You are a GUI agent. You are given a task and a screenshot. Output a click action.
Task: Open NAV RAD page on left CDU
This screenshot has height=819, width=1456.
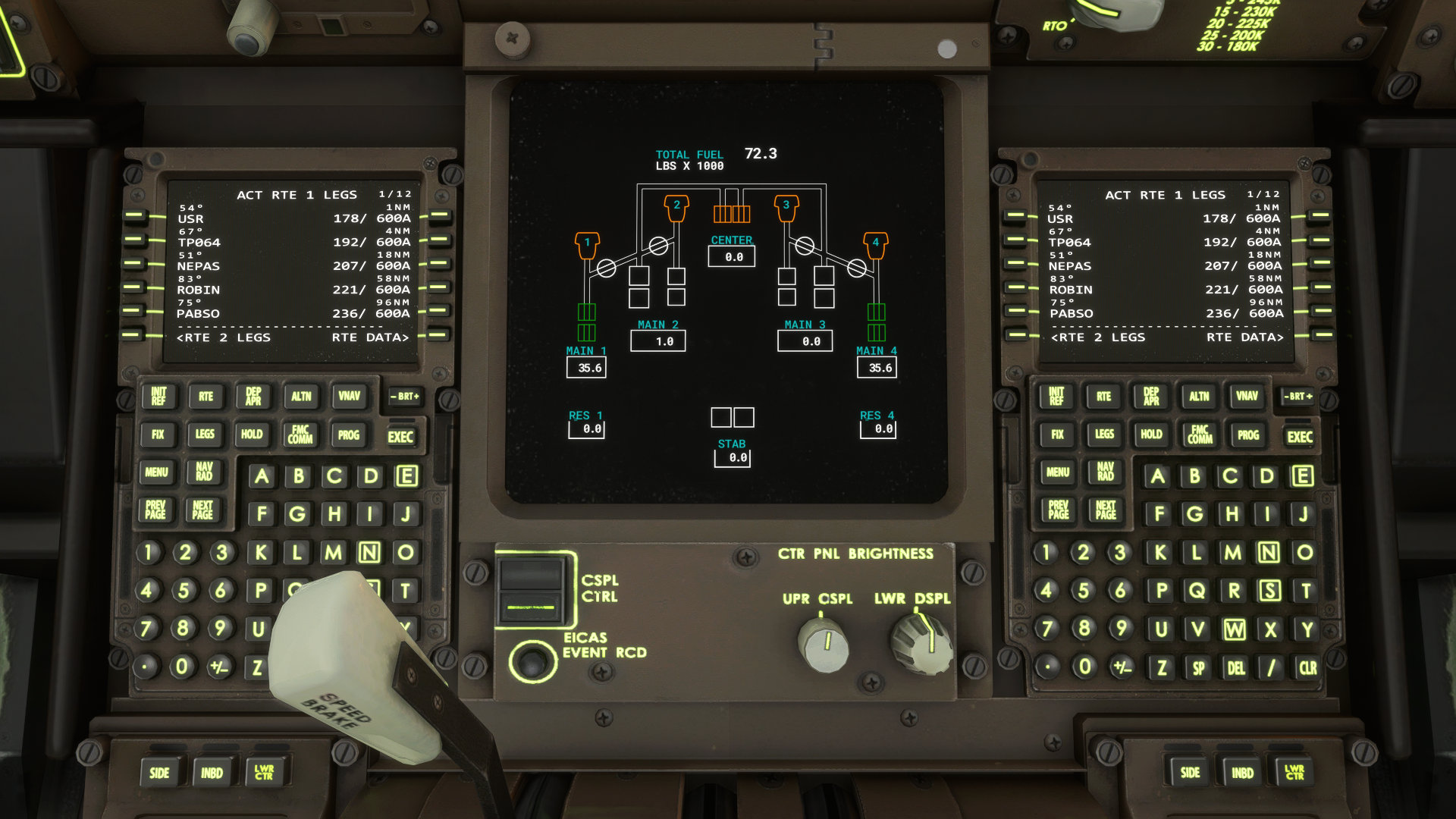point(204,472)
